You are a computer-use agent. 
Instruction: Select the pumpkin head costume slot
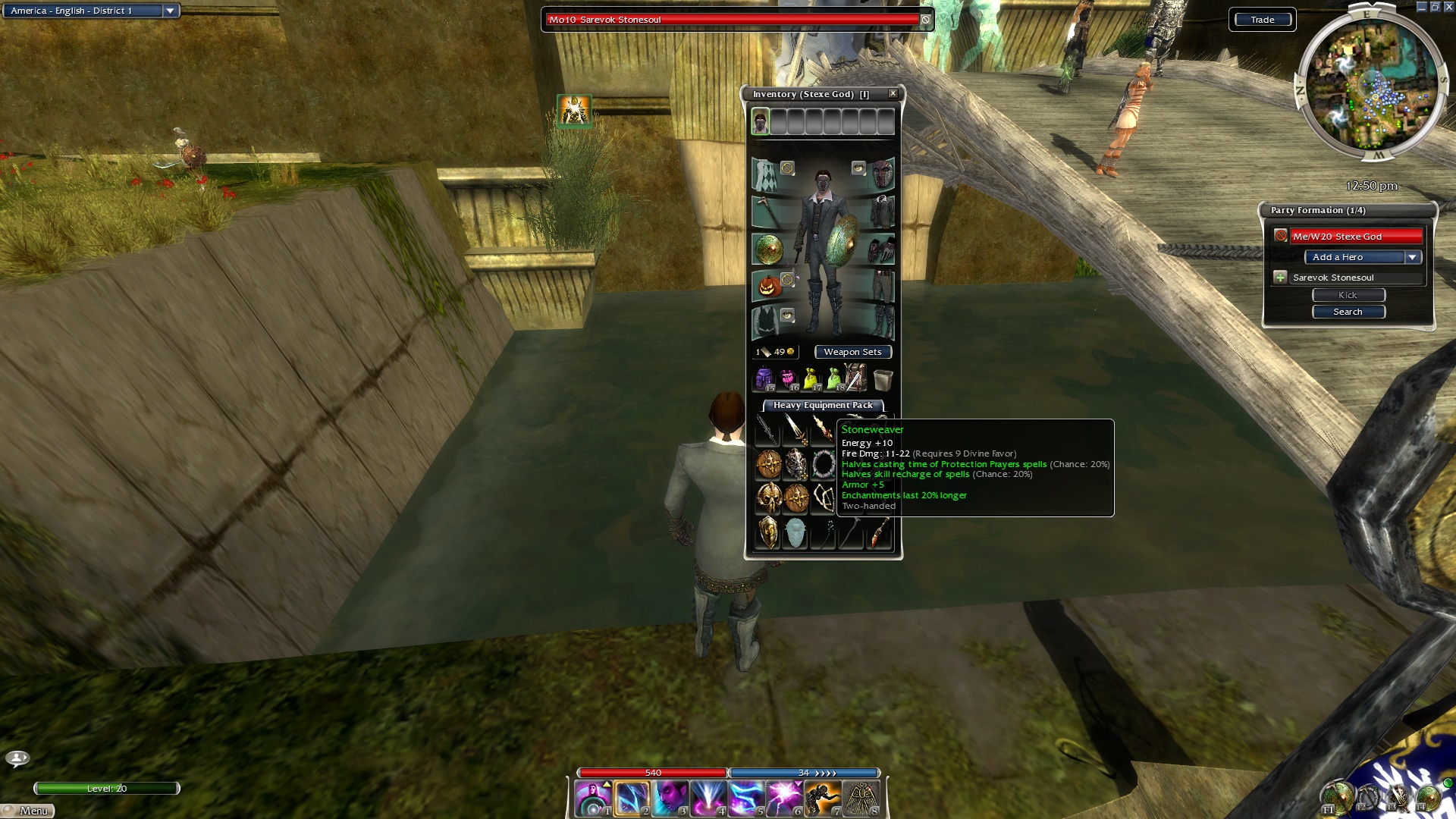(768, 286)
